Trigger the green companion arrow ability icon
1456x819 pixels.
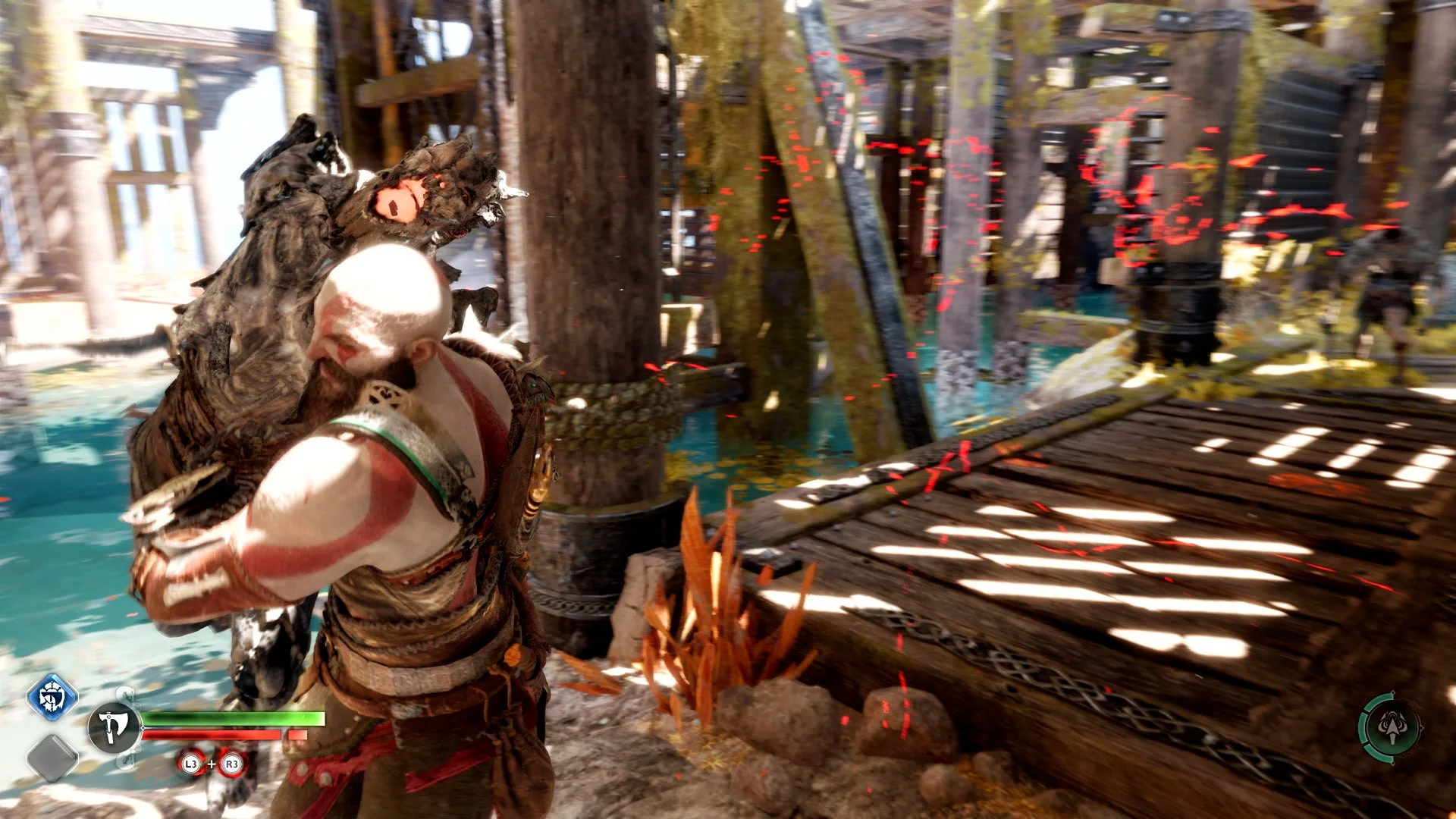(x=1390, y=726)
